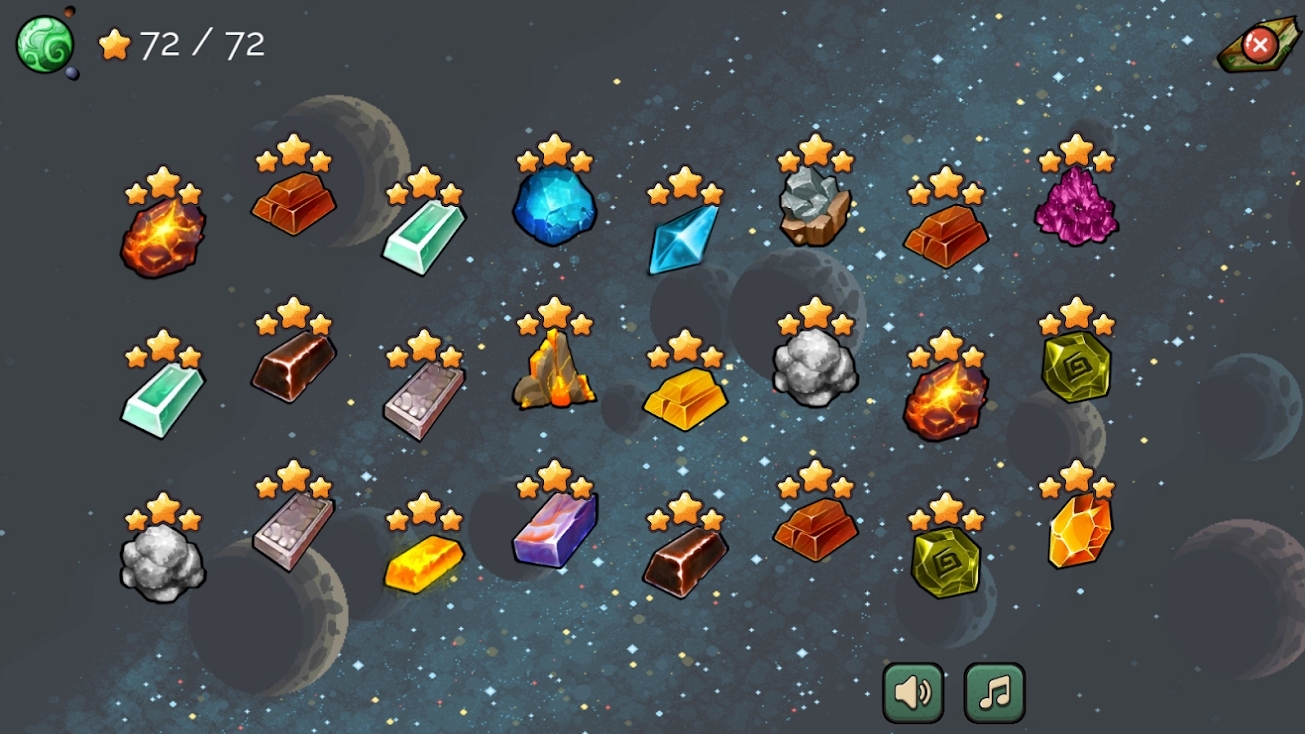This screenshot has height=734, width=1305.
Task: Toggle the sound effects speaker button
Action: point(913,692)
